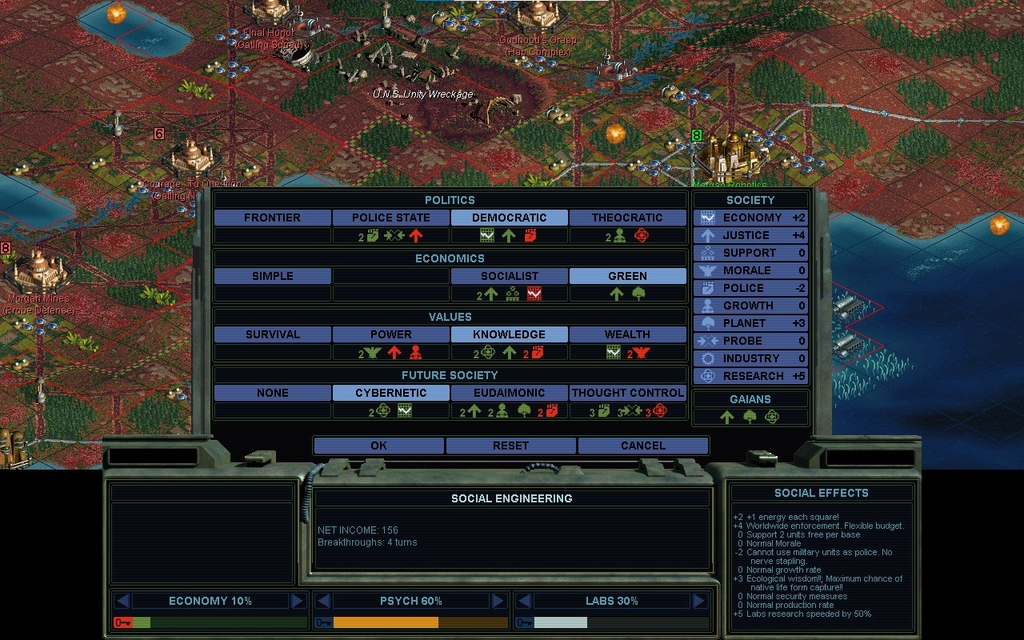
Task: Select Eudaimonic future society
Action: [509, 393]
